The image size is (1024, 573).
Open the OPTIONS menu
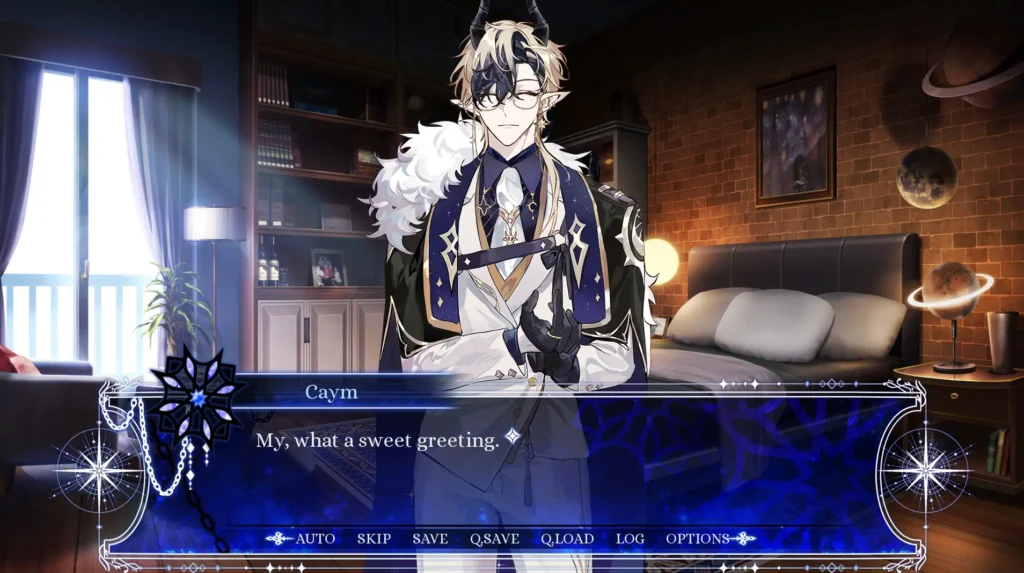click(x=697, y=539)
